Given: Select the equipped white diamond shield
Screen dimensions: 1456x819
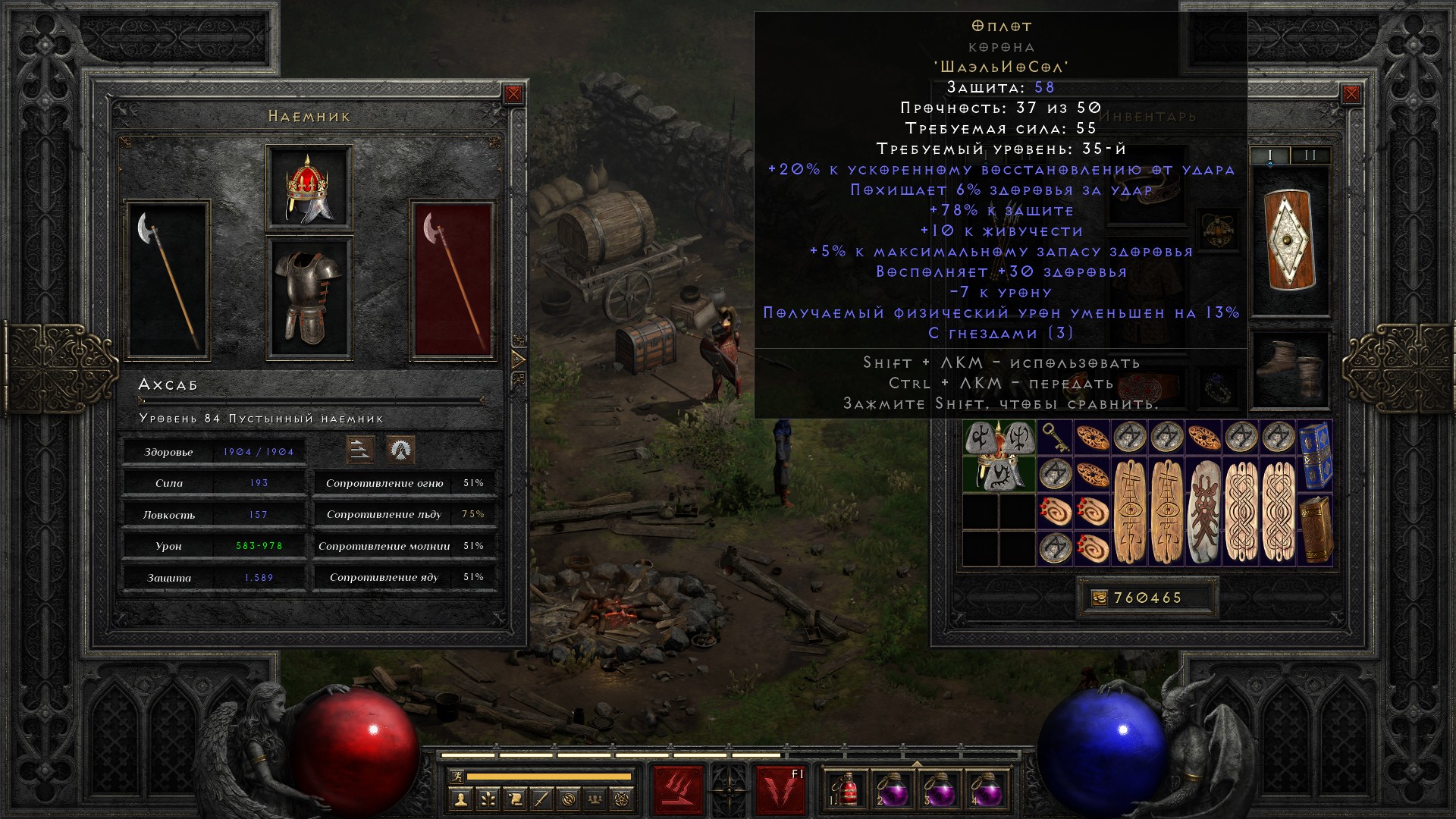Looking at the screenshot, I should (1290, 240).
